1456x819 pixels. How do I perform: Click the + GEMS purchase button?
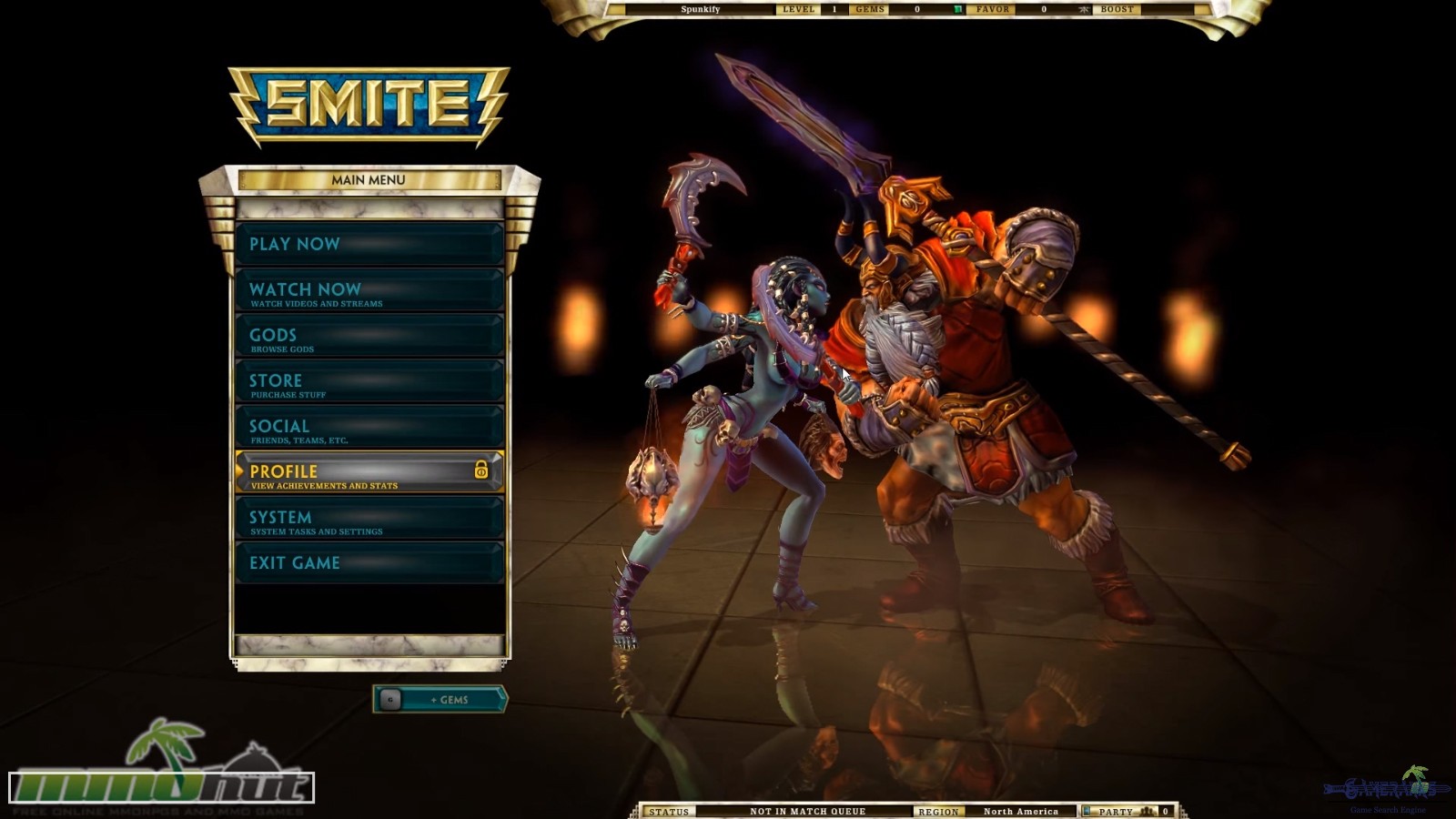click(x=450, y=701)
